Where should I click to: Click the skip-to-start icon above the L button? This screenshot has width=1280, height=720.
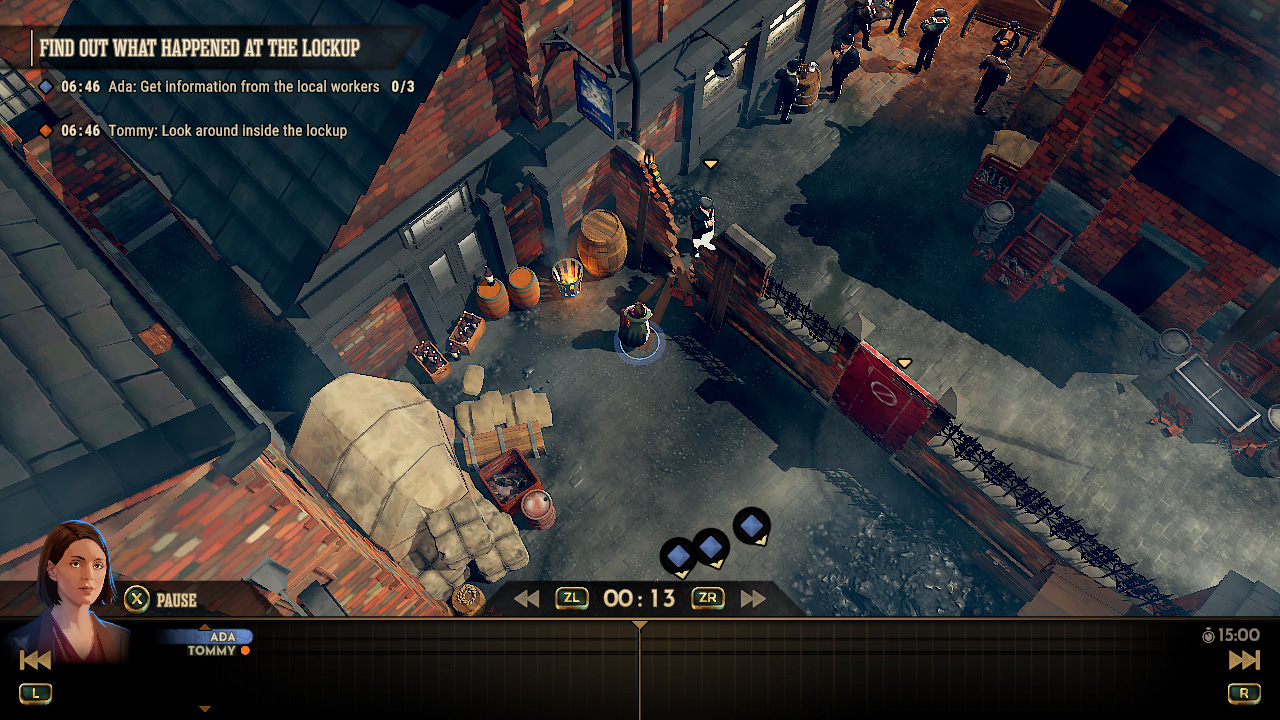(x=35, y=660)
